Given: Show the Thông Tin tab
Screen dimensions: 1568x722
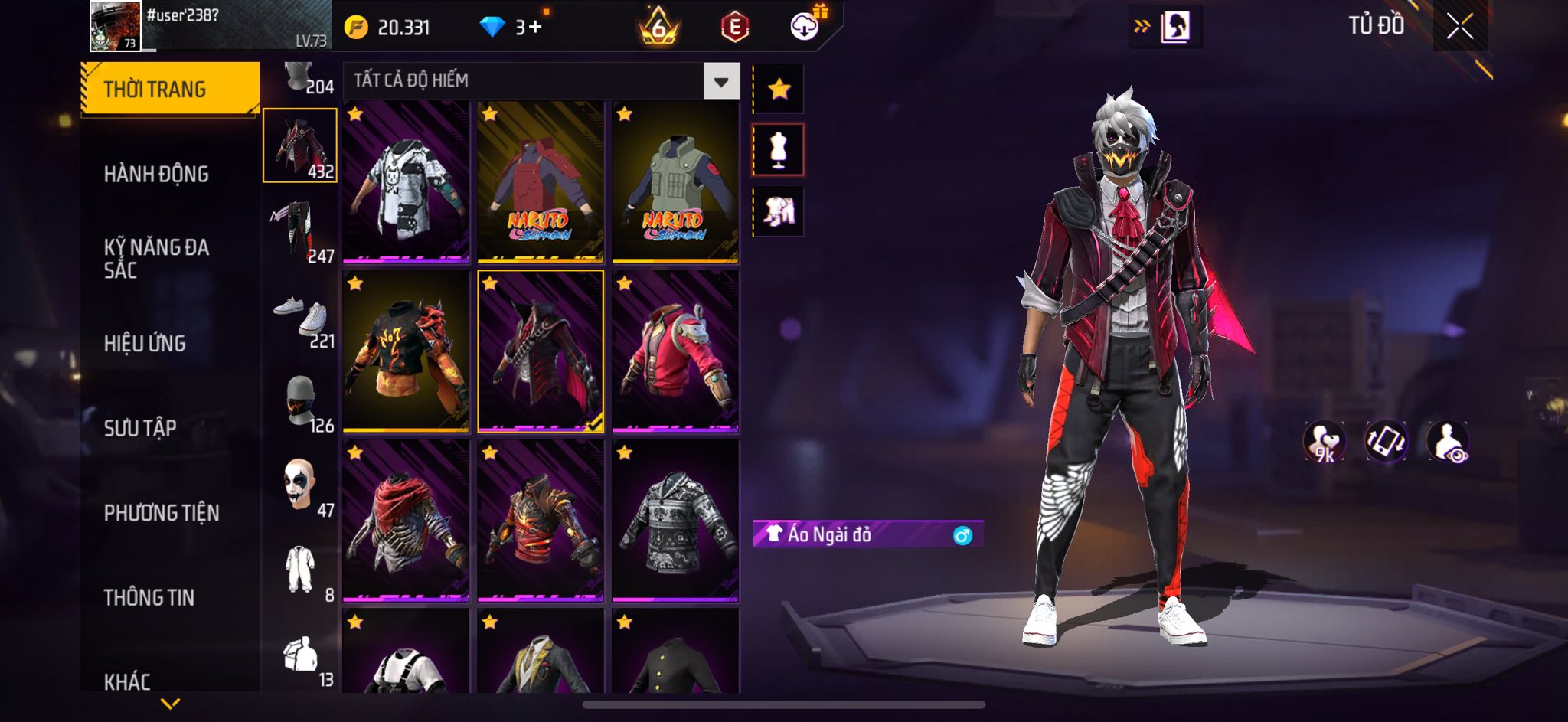Looking at the screenshot, I should (x=149, y=596).
